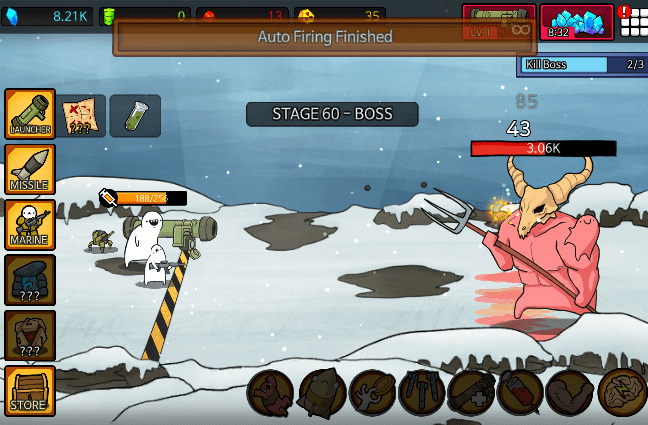Activate the triple missile skill
648x425 pixels.
tap(421, 393)
